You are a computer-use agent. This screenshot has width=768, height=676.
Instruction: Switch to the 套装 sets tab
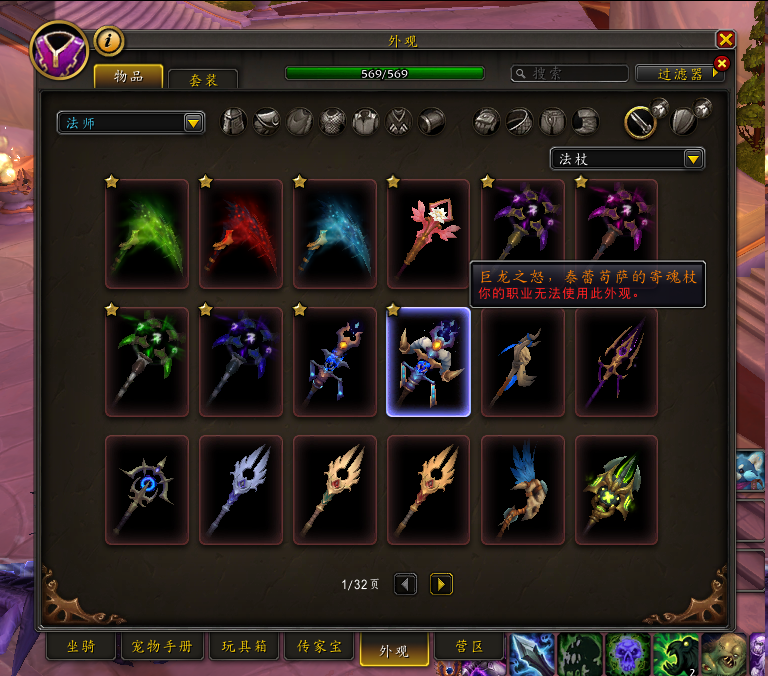tap(203, 80)
